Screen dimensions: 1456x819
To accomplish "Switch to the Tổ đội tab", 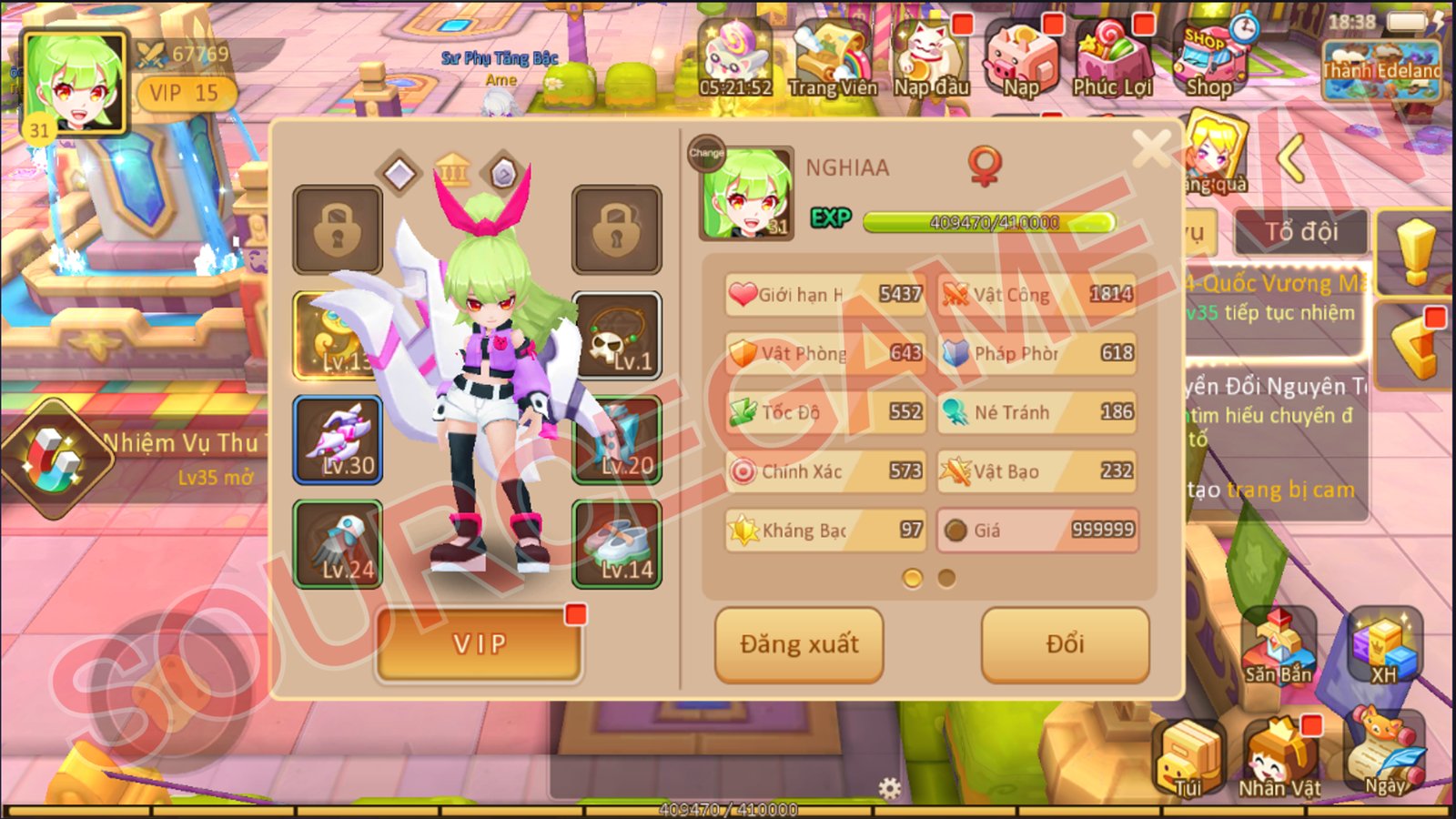I will [x=1301, y=232].
